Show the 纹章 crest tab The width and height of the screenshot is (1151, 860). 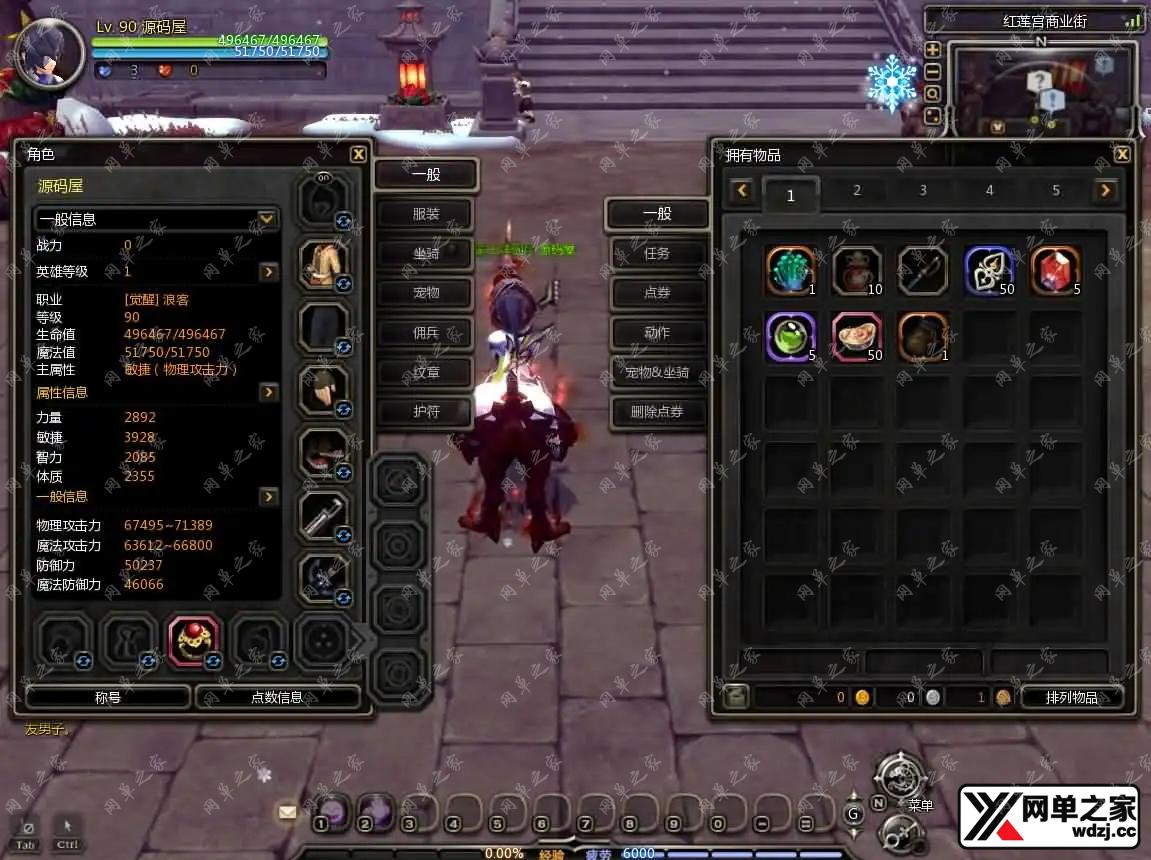(425, 372)
